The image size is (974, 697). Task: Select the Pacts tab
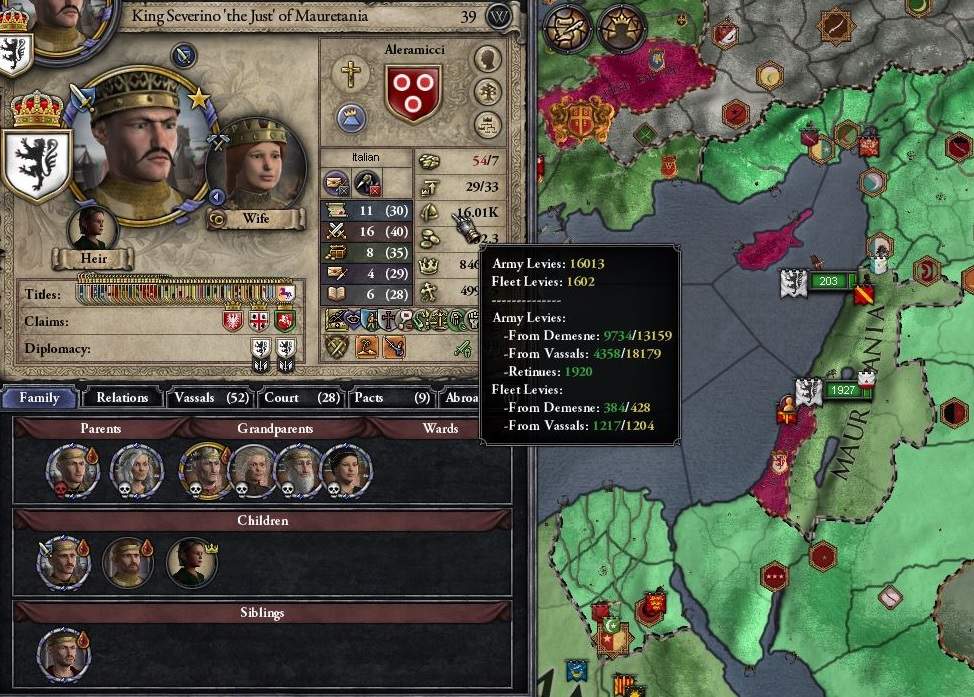coord(390,397)
